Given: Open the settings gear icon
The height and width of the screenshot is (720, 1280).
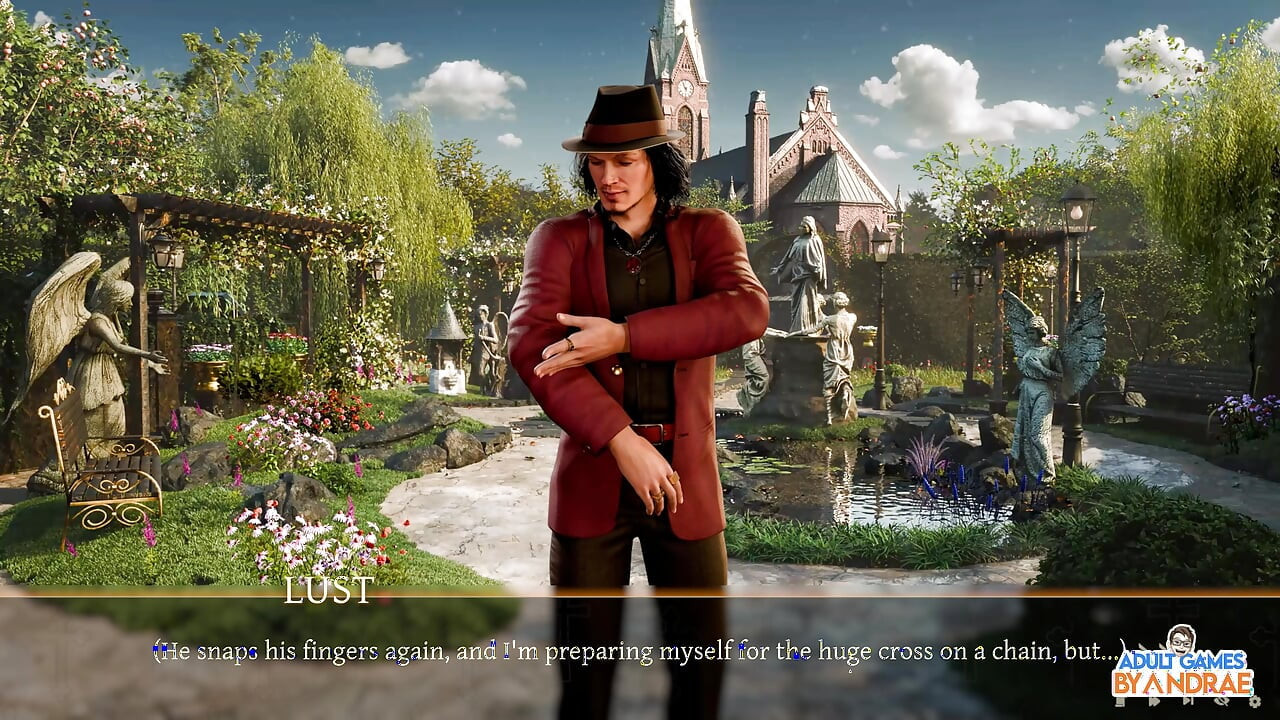Looking at the screenshot, I should click(1255, 702).
